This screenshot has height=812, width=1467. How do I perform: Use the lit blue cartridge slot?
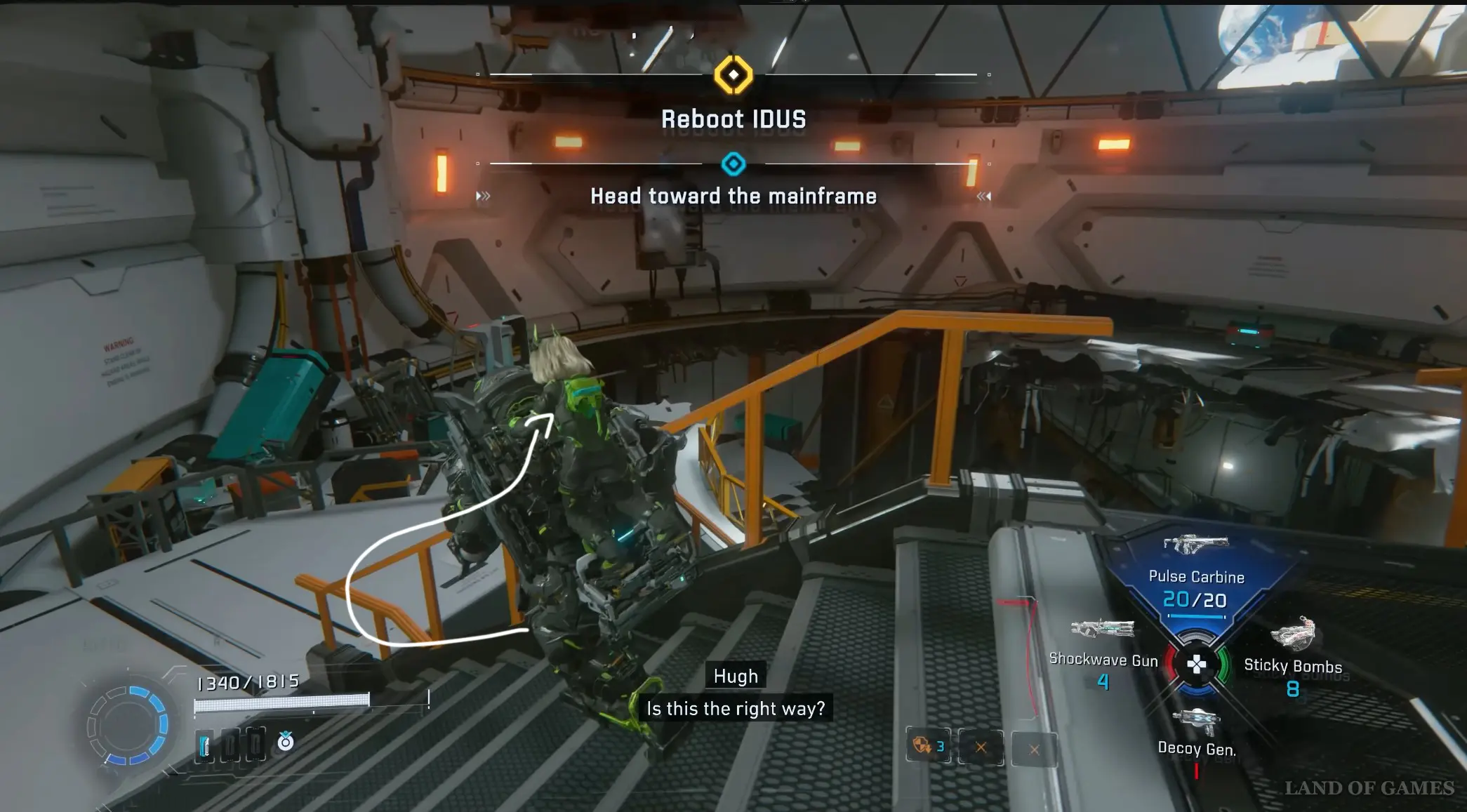pos(204,745)
